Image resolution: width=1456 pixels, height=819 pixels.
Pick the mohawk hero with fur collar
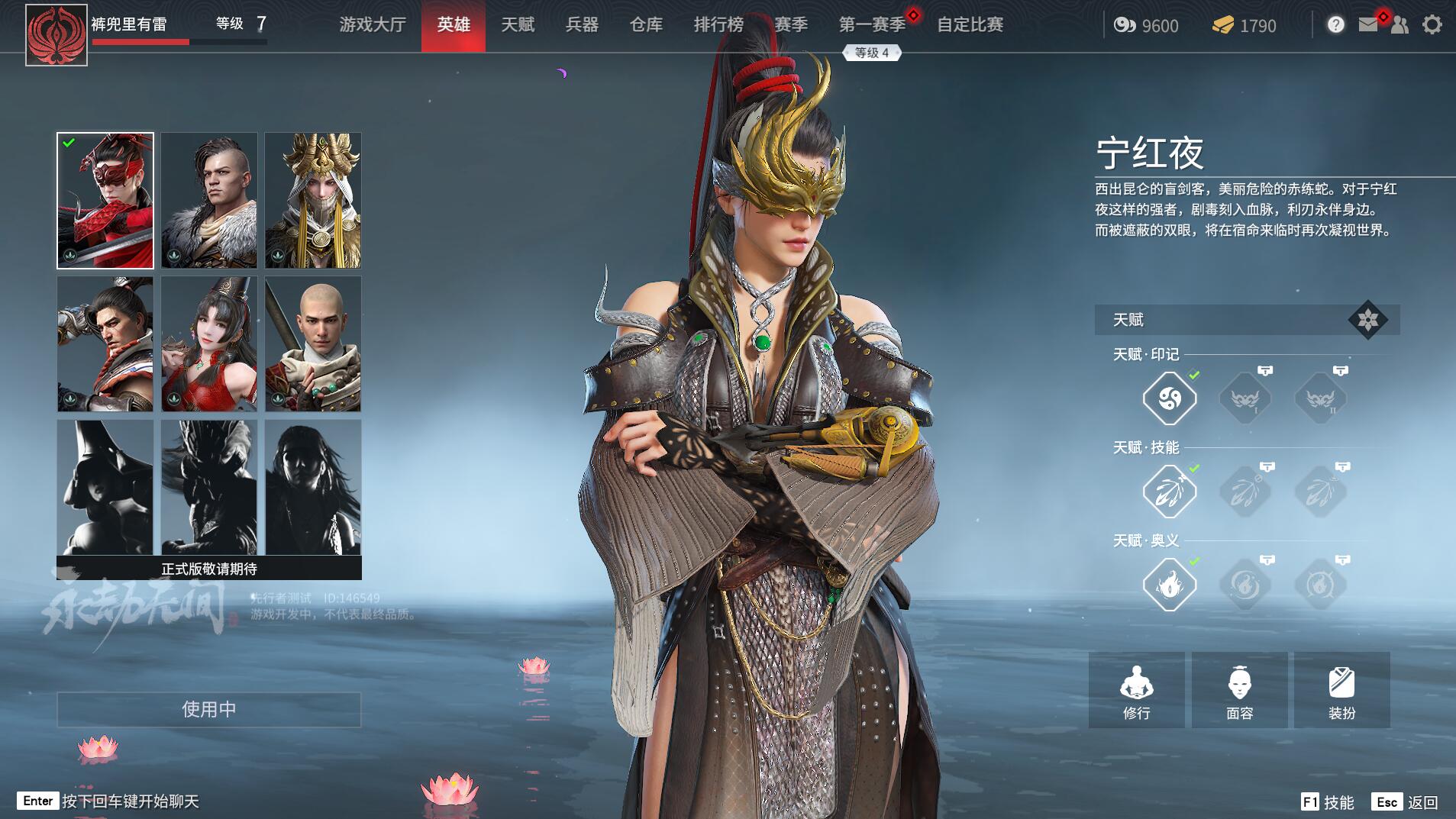[209, 201]
